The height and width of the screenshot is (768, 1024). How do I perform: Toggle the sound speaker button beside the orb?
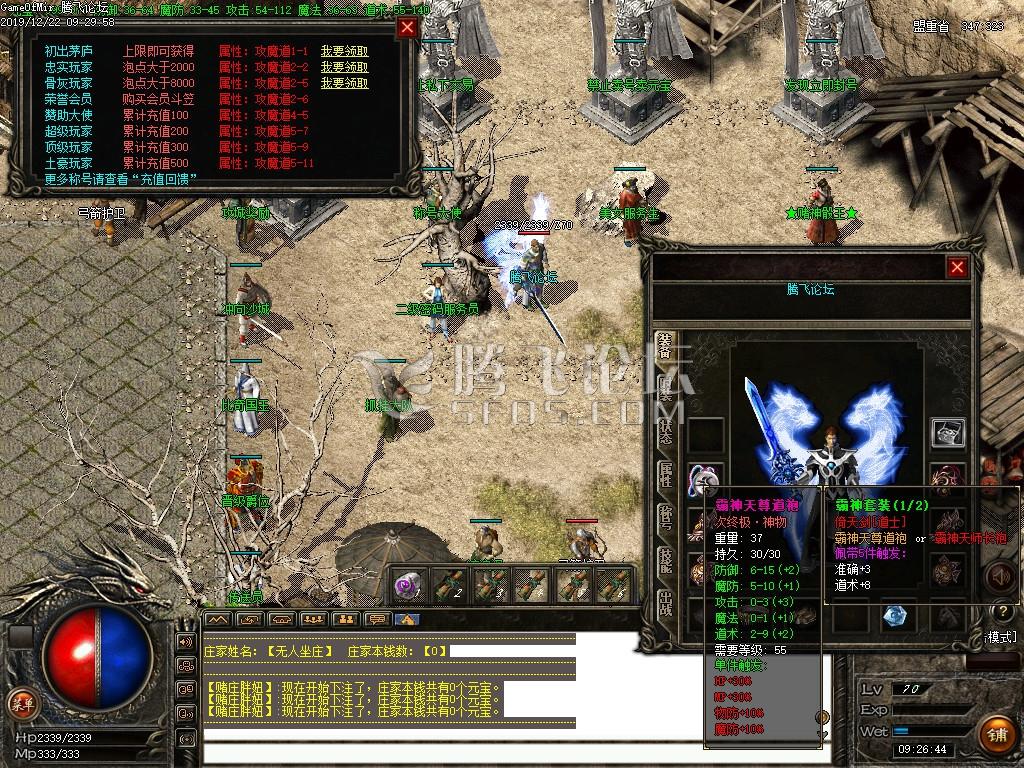[185, 642]
